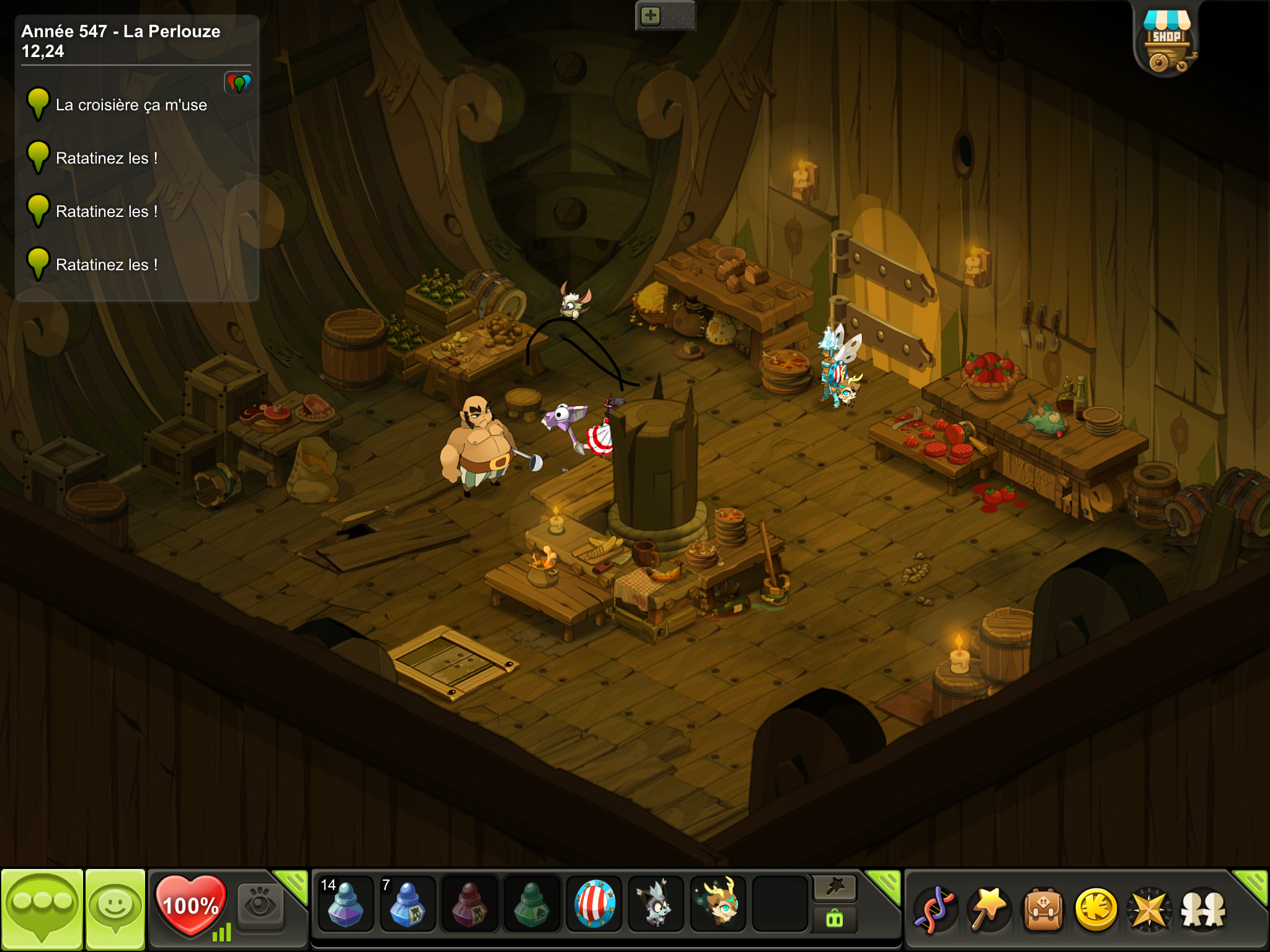
Task: Open the backpack inventory
Action: [x=1043, y=909]
